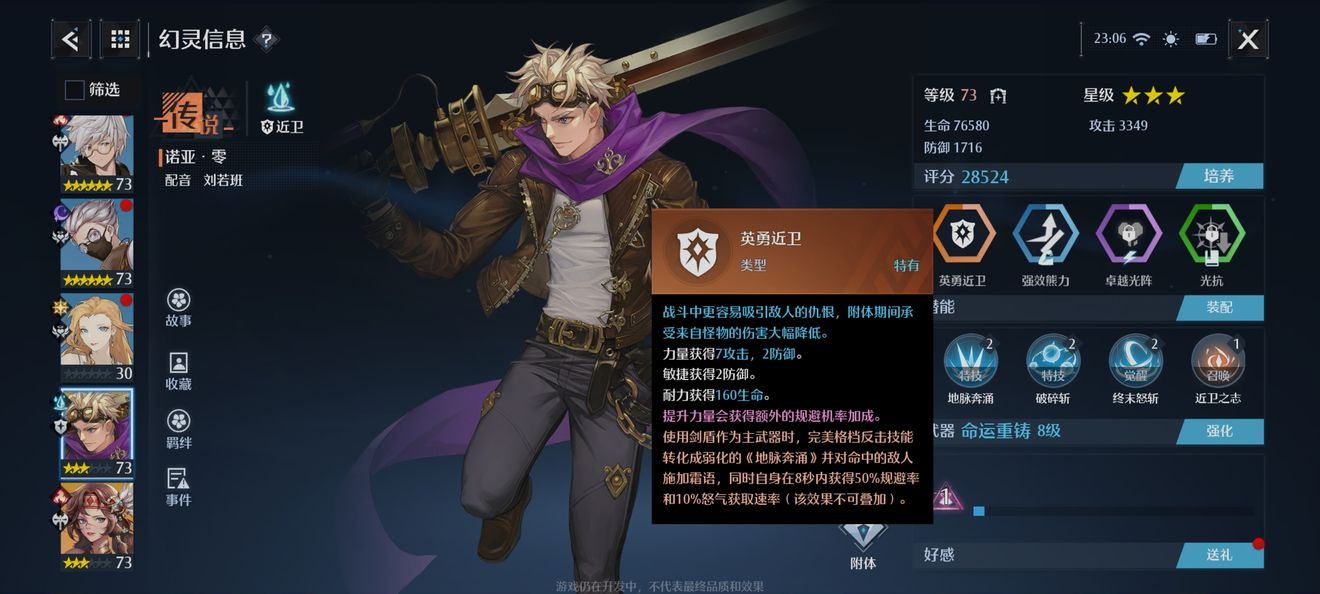The height and width of the screenshot is (594, 1320).
Task: Select the red-haired character portrait
Action: pos(96,526)
